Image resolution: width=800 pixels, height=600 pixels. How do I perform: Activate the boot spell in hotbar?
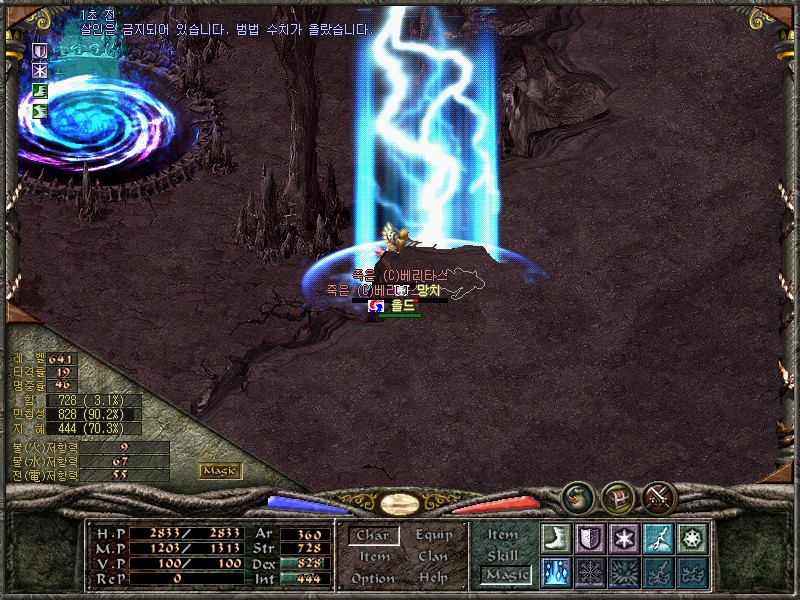pos(555,538)
